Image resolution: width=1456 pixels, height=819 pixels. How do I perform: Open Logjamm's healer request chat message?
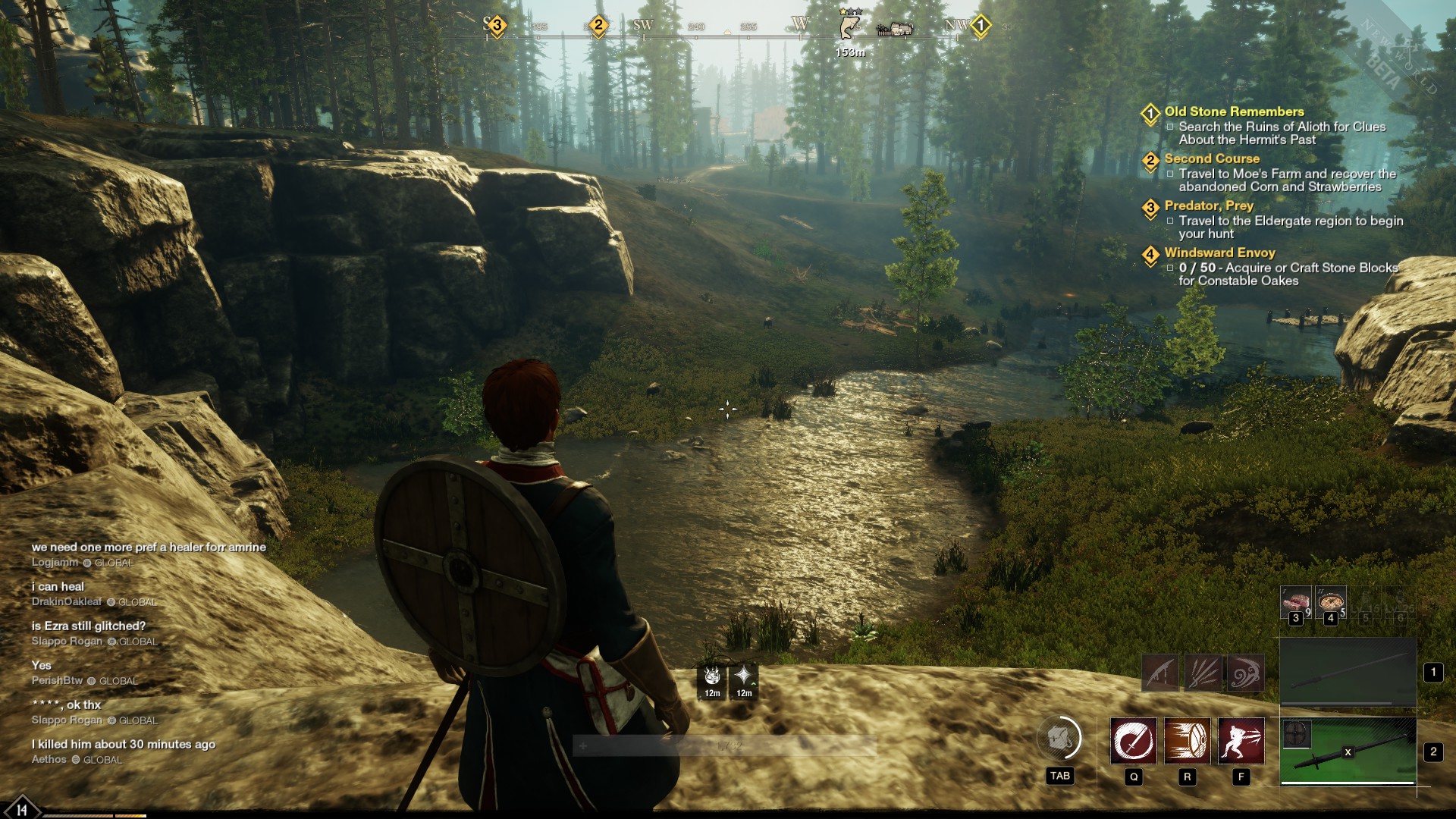[x=149, y=547]
